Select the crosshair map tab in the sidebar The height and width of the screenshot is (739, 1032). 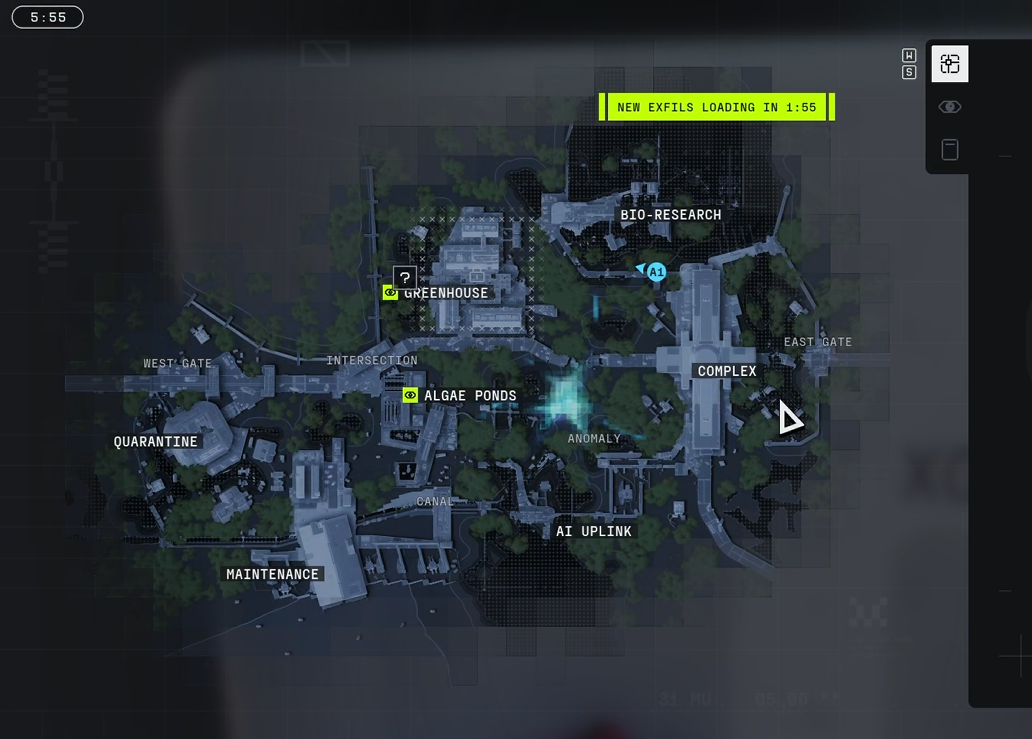950,64
